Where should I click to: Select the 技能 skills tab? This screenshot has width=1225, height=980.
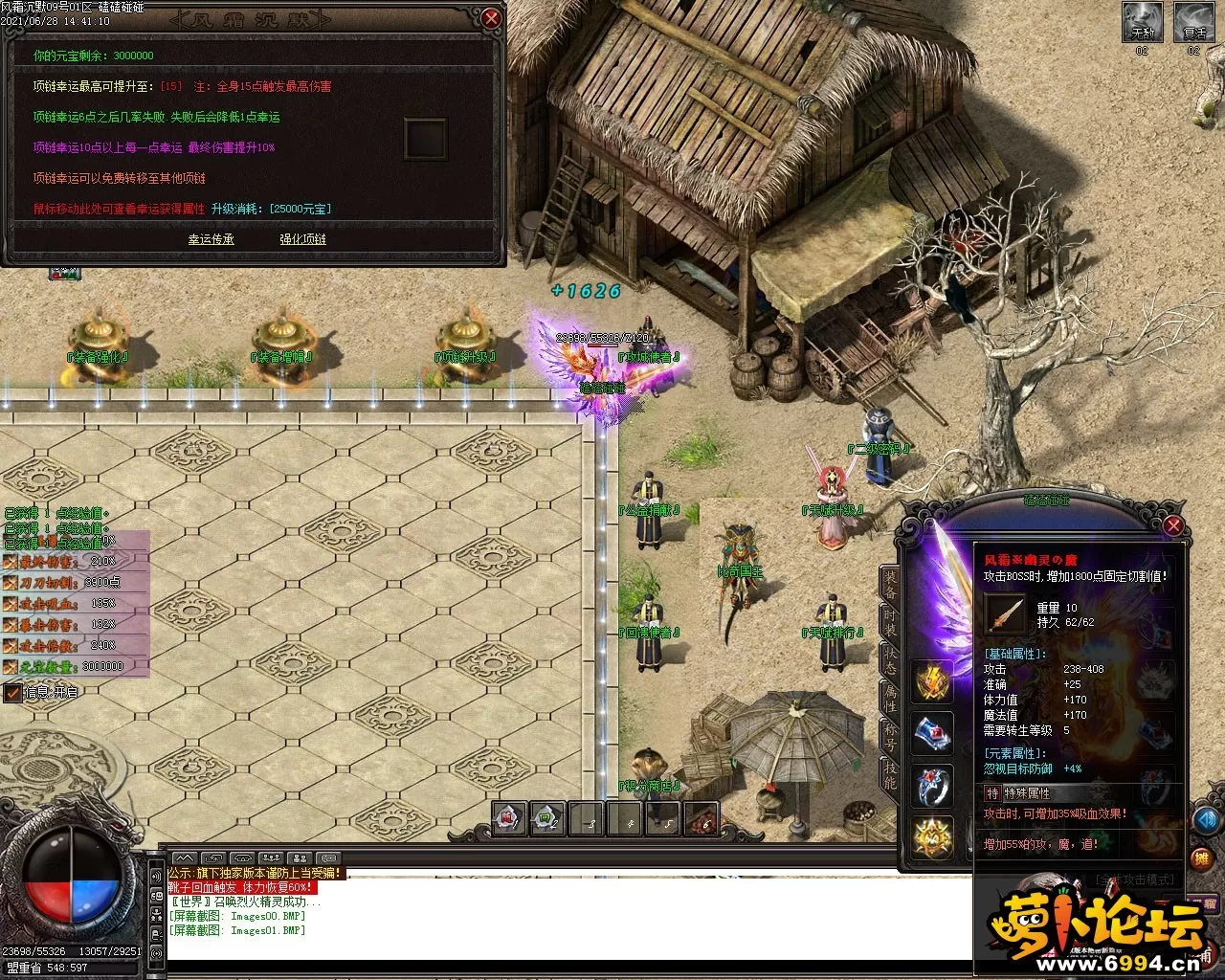pyautogui.click(x=890, y=775)
